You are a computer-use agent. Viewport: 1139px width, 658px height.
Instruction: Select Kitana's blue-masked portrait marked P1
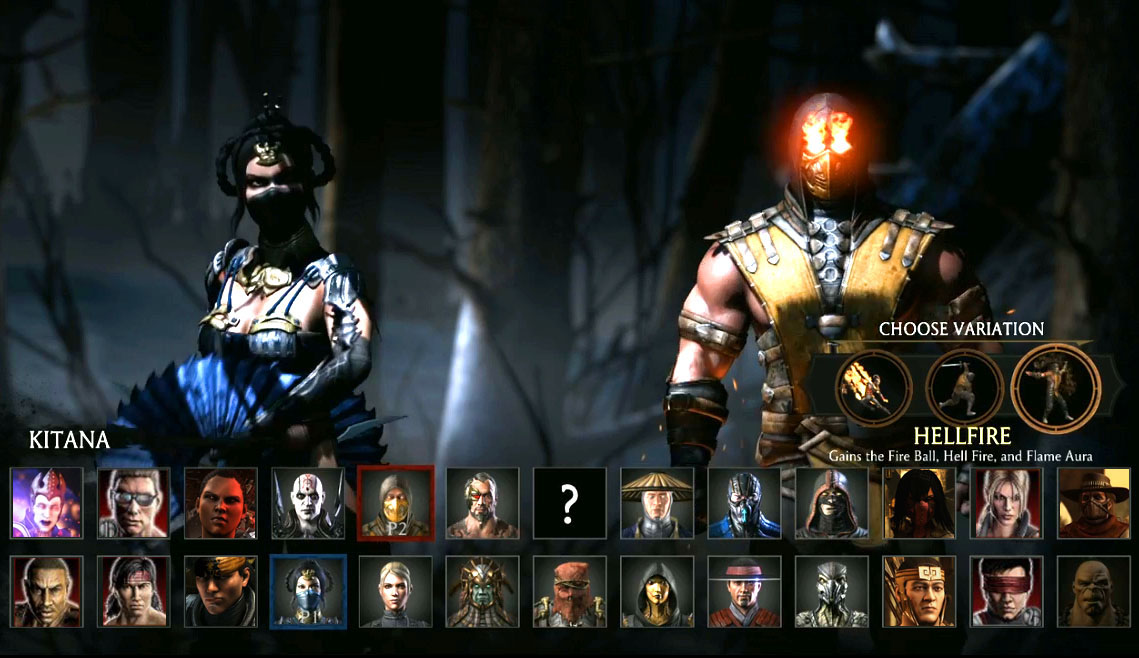[x=308, y=591]
